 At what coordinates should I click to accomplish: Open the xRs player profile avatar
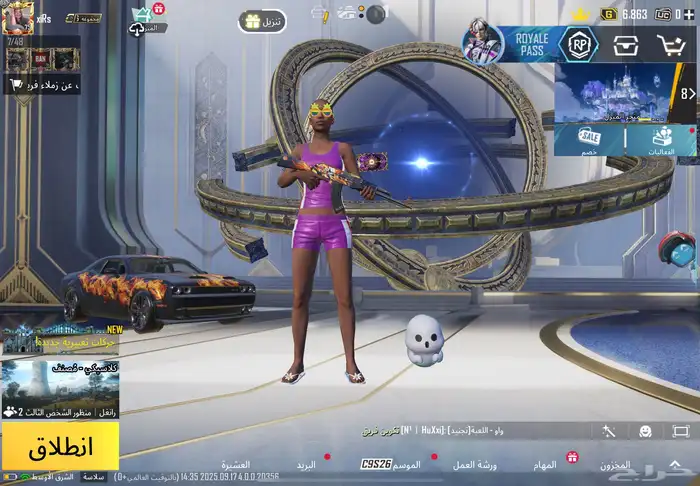(x=17, y=17)
